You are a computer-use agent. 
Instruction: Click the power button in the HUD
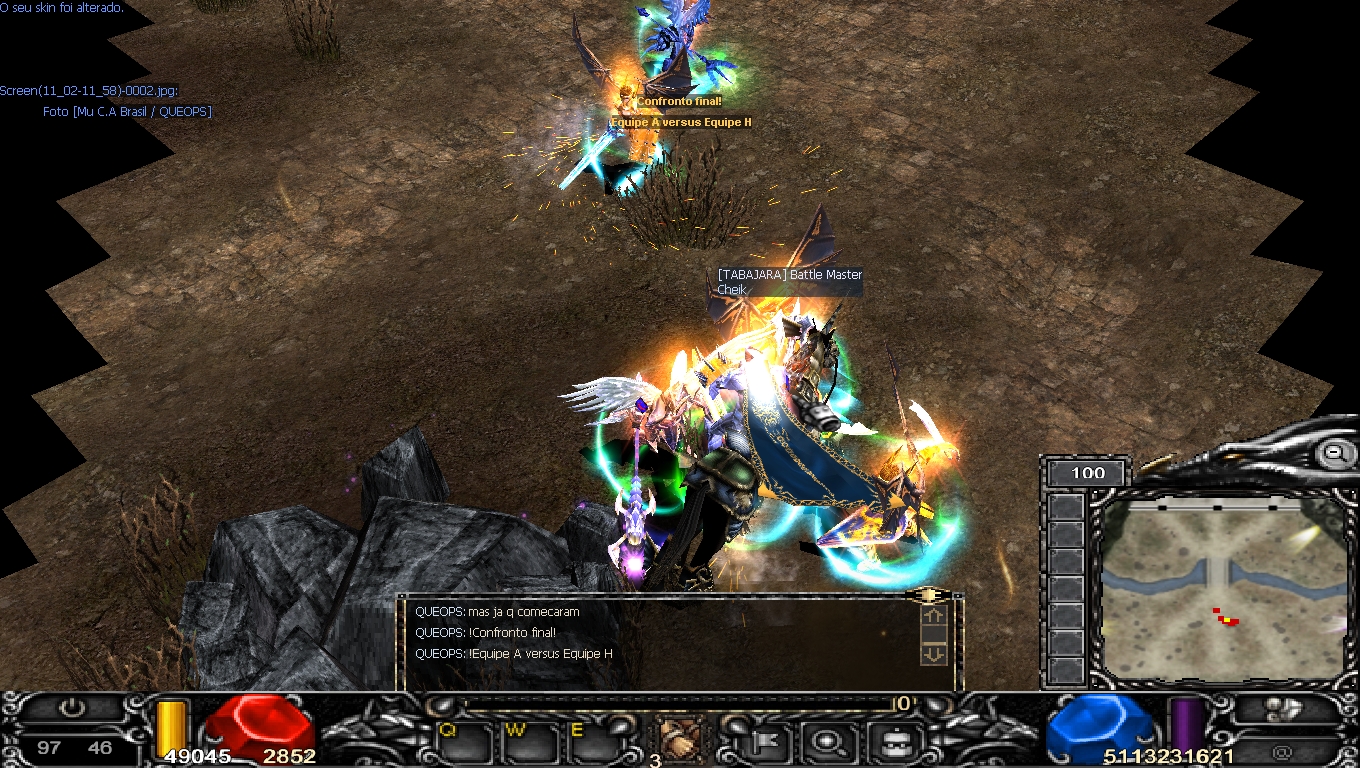point(71,708)
